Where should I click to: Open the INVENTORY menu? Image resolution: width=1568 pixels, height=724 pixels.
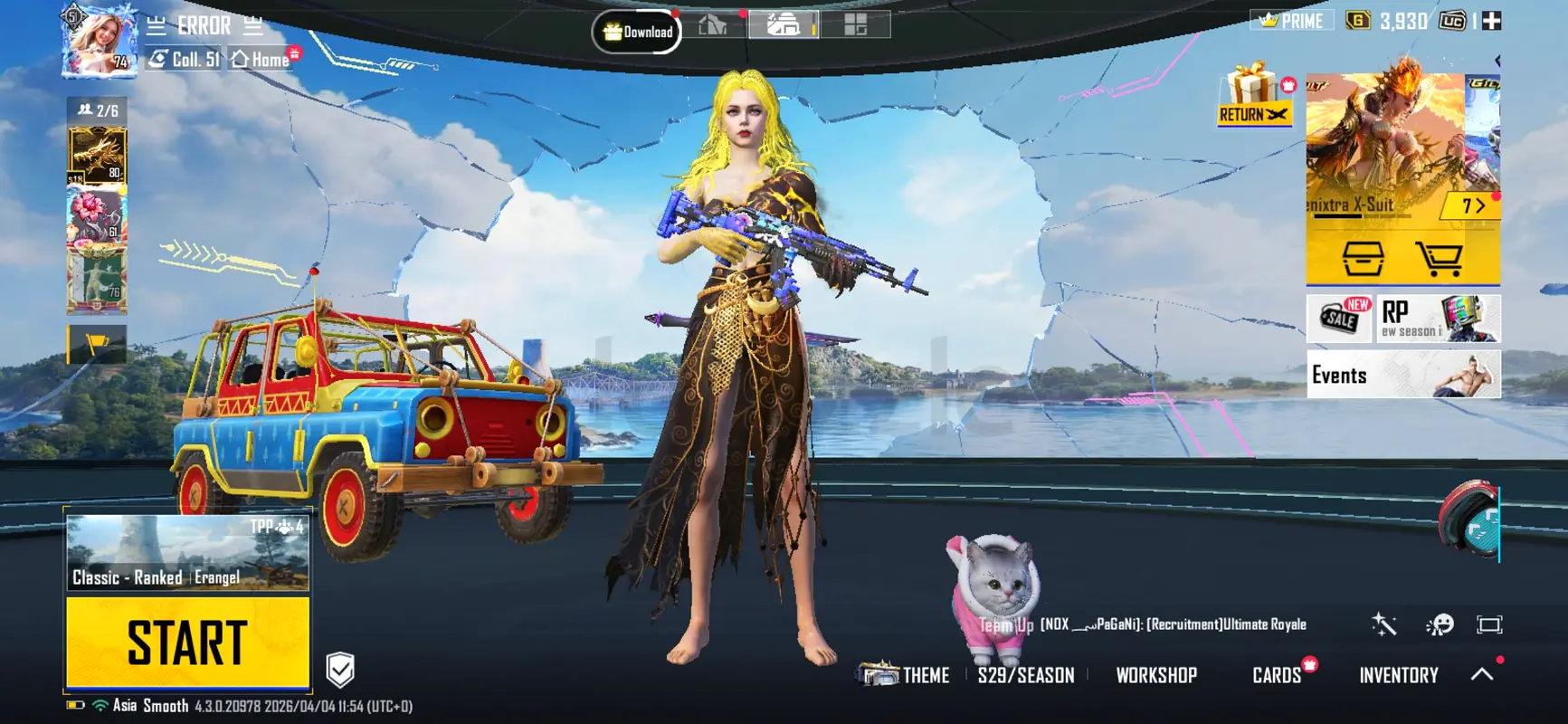(x=1398, y=675)
